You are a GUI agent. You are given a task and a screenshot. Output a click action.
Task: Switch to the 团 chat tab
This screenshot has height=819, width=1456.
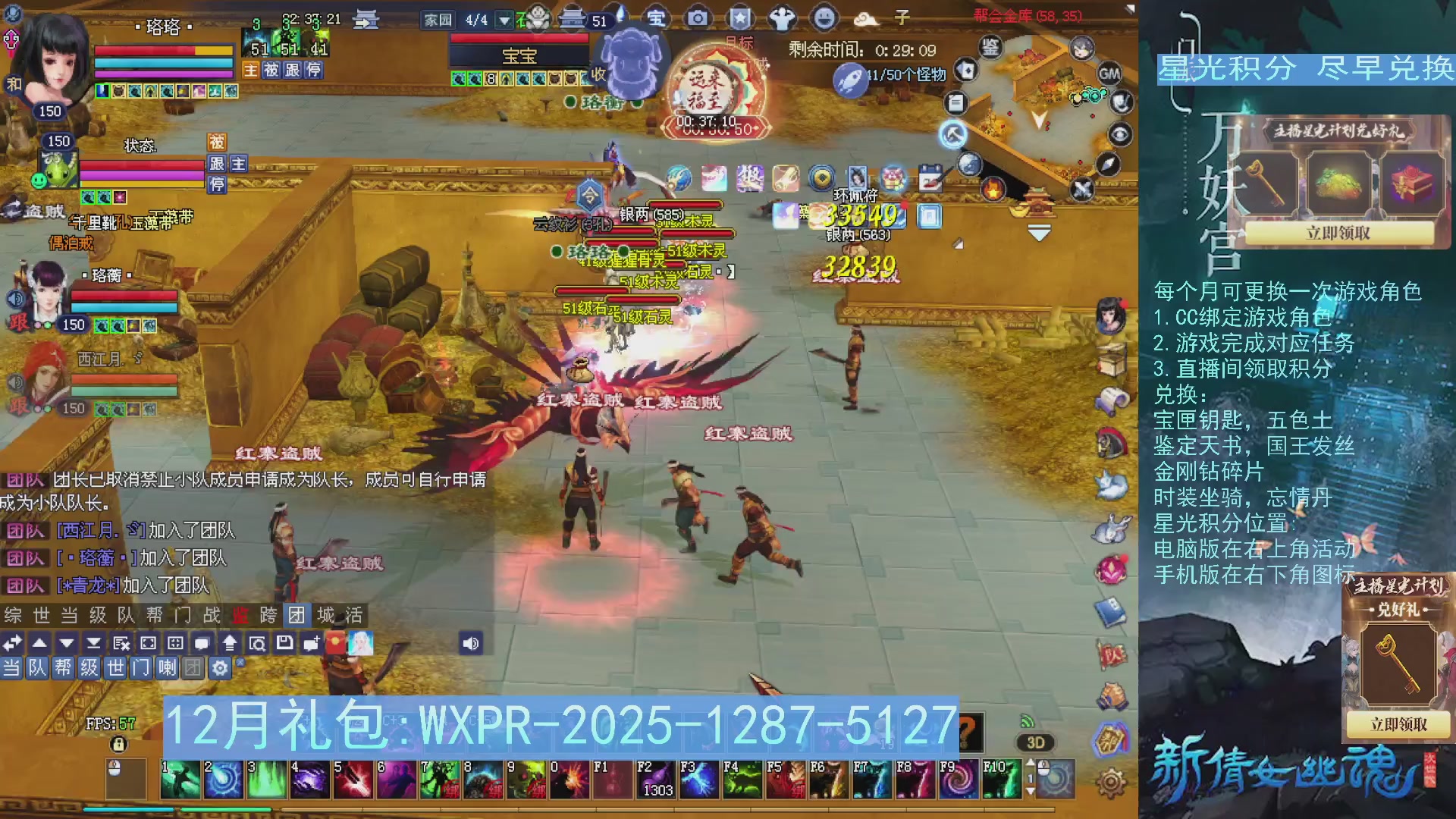[296, 616]
